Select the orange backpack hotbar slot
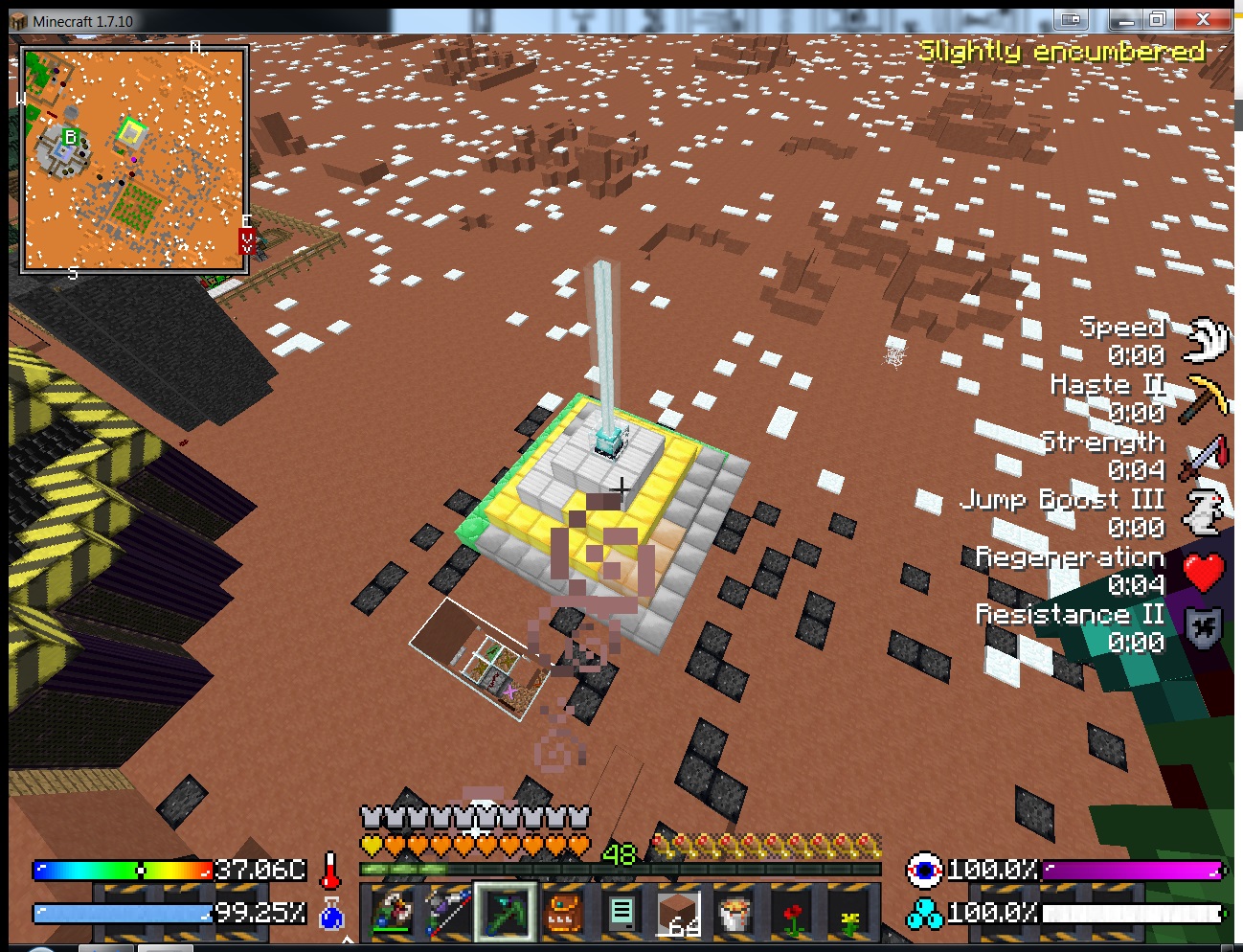The width and height of the screenshot is (1243, 952). tap(563, 911)
